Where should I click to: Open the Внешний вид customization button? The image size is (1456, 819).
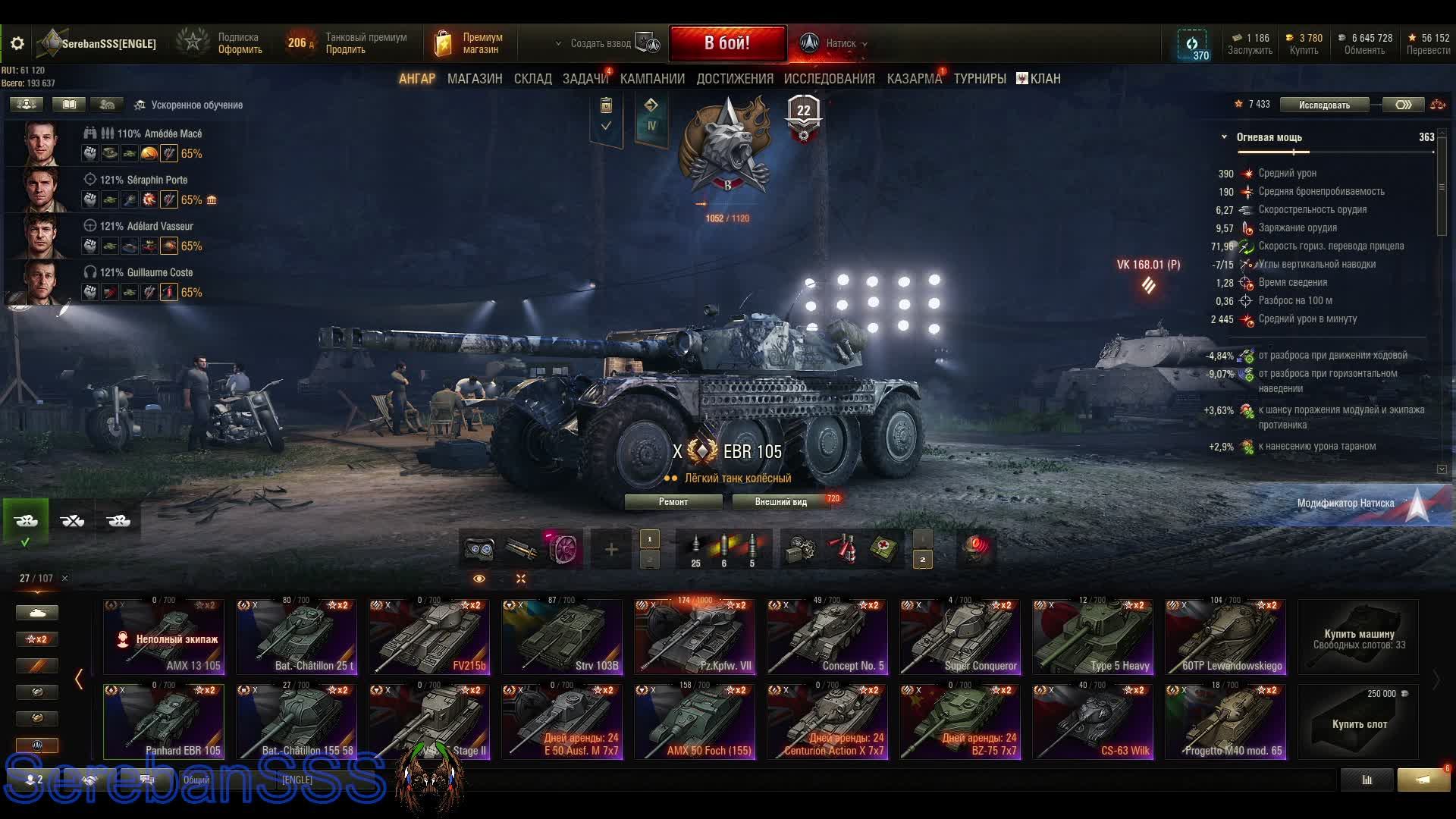[x=781, y=502]
